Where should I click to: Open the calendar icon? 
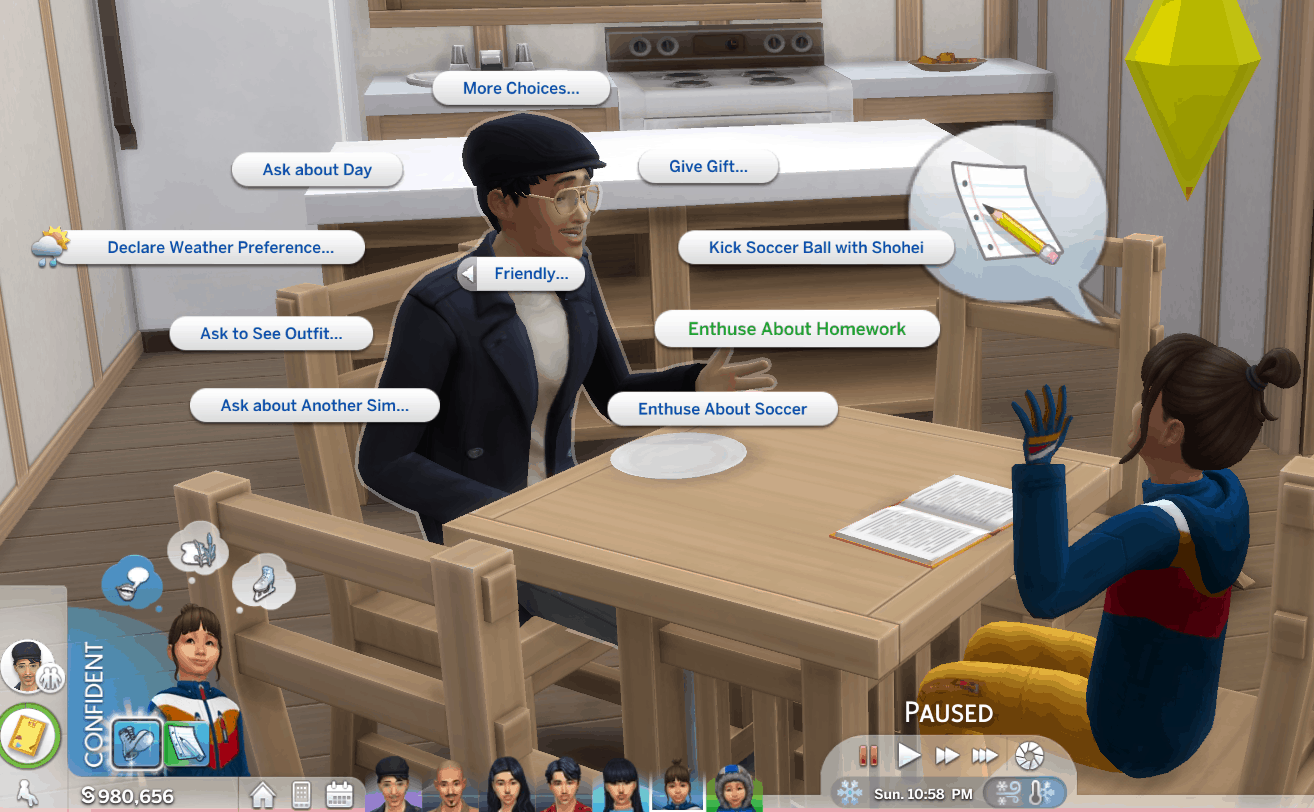(x=339, y=794)
